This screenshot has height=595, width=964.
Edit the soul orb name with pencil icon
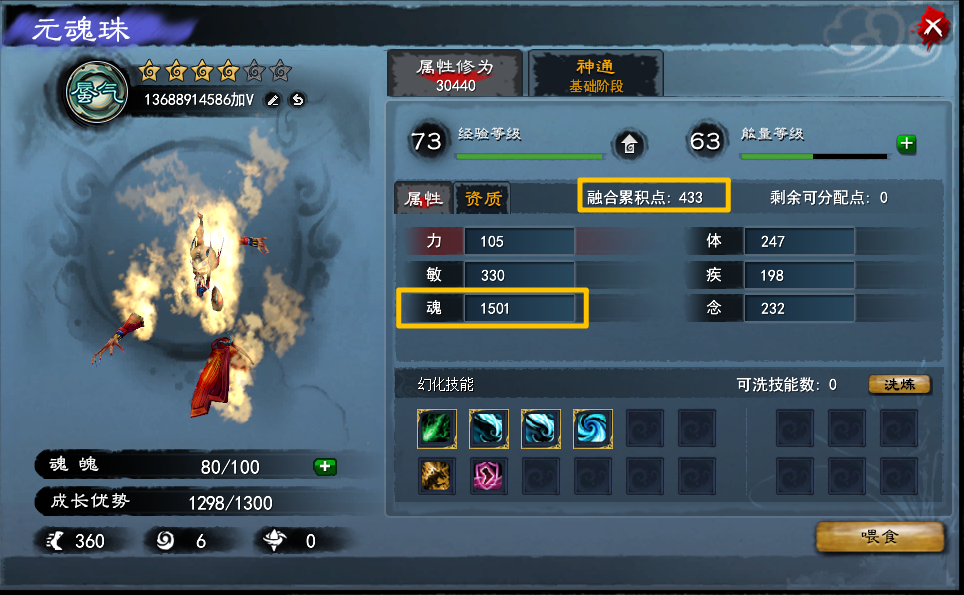[272, 100]
